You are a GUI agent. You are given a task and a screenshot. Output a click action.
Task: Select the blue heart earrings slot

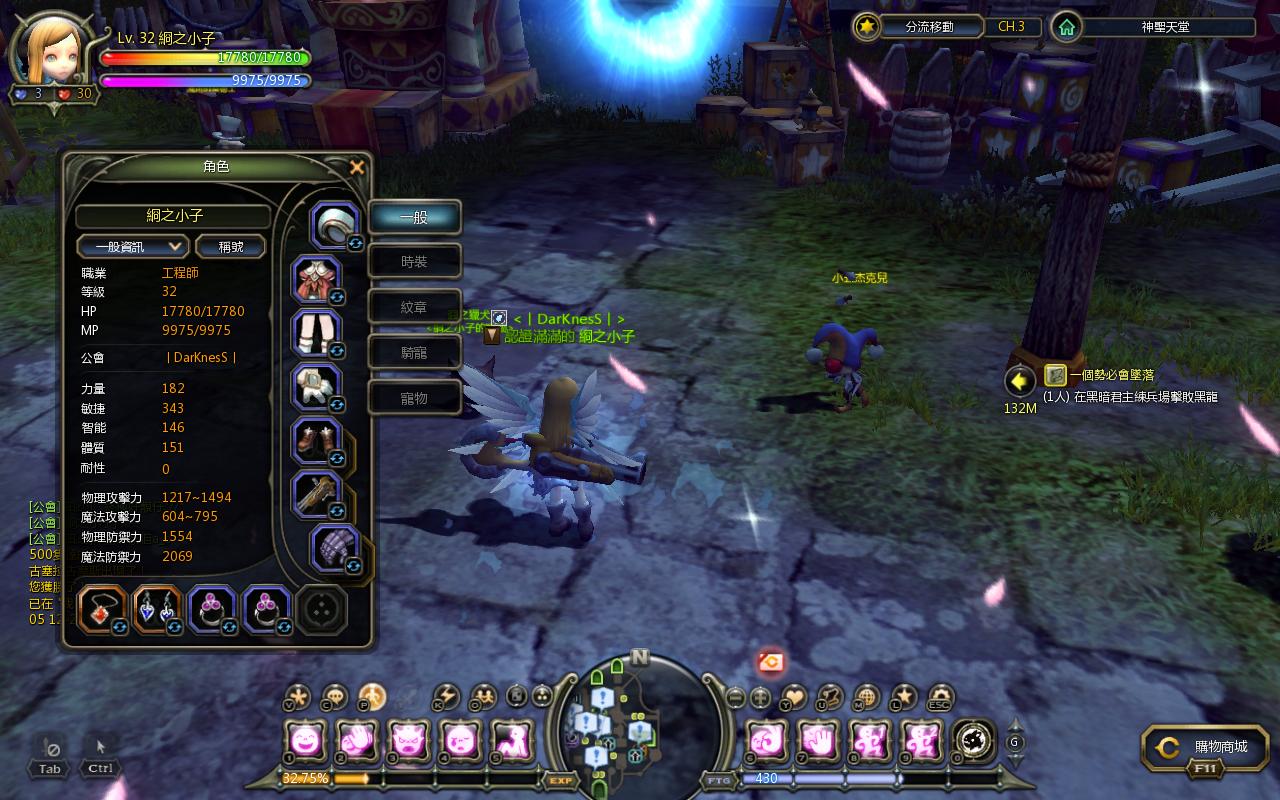click(157, 610)
